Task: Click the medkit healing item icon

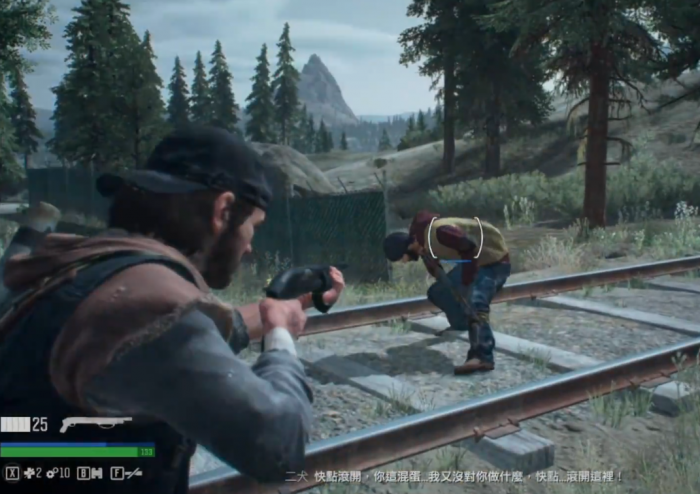Action: point(29,472)
